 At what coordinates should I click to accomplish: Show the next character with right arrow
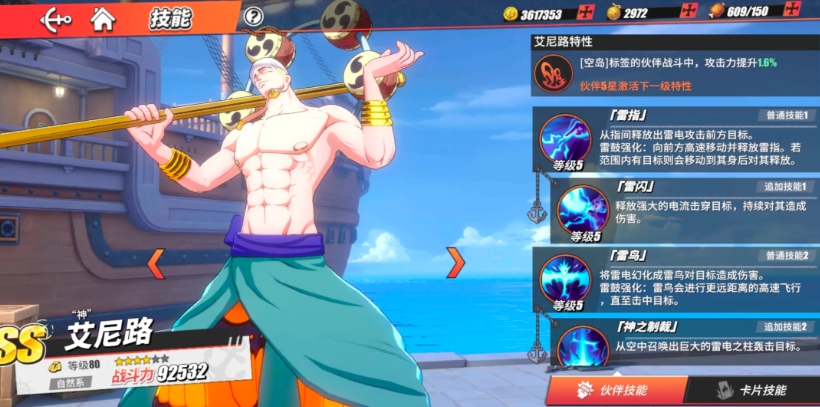(455, 262)
